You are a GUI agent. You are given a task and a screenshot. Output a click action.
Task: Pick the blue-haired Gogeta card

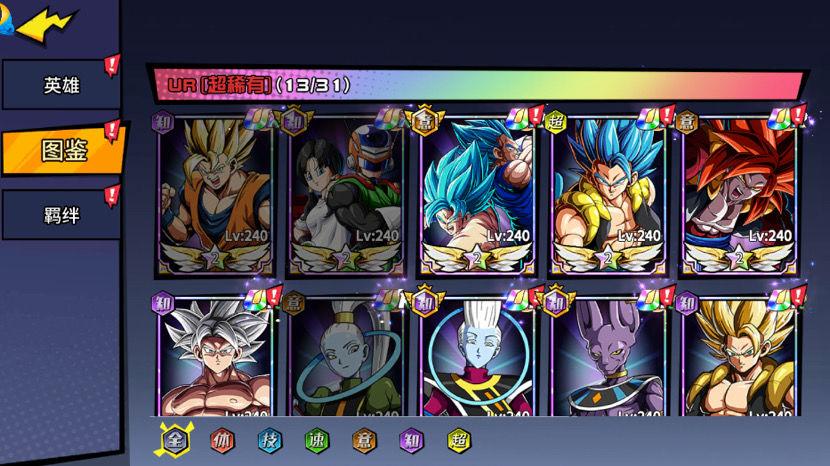(x=609, y=195)
